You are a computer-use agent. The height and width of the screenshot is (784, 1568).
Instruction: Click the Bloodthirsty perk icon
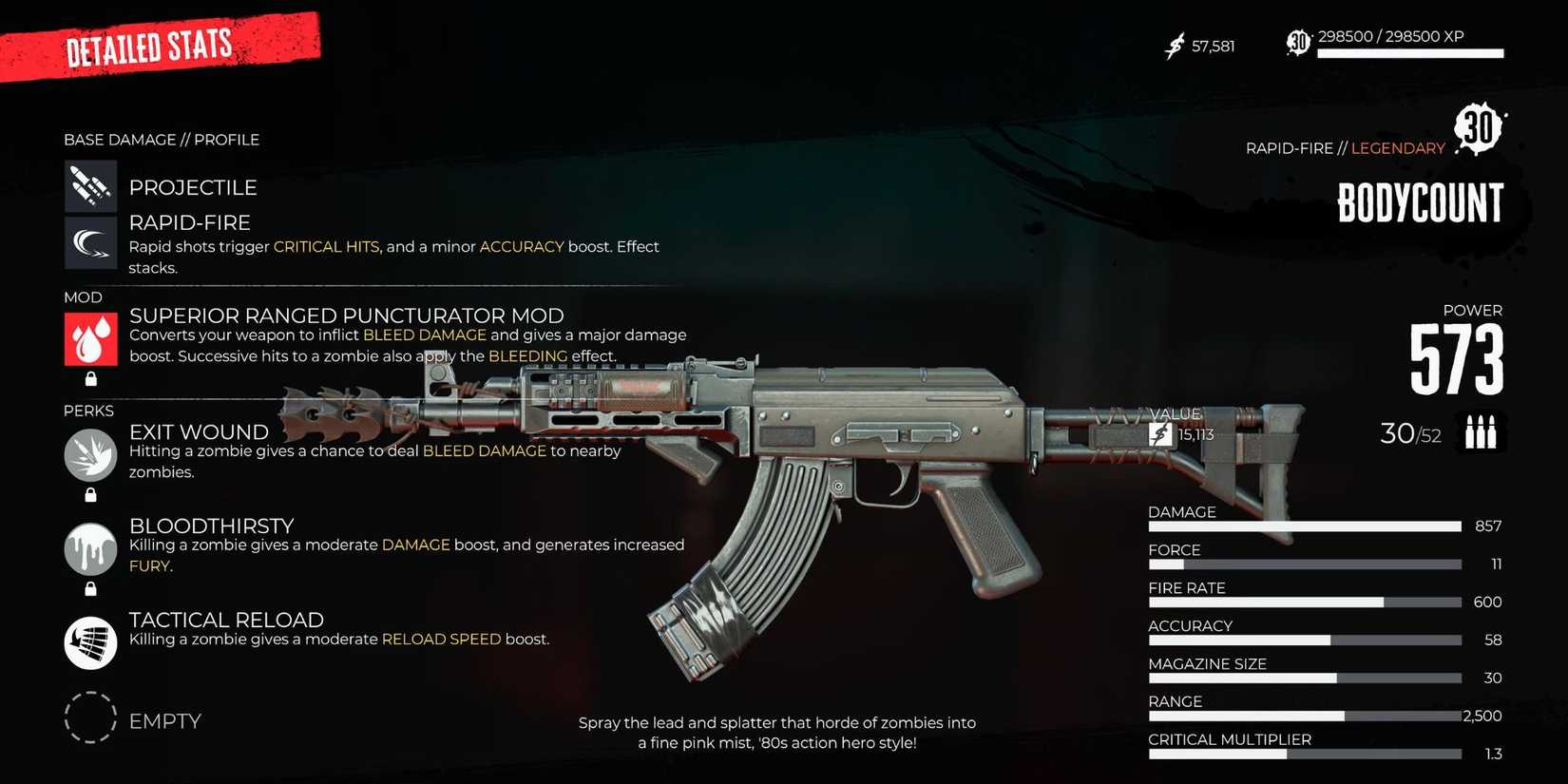point(90,548)
